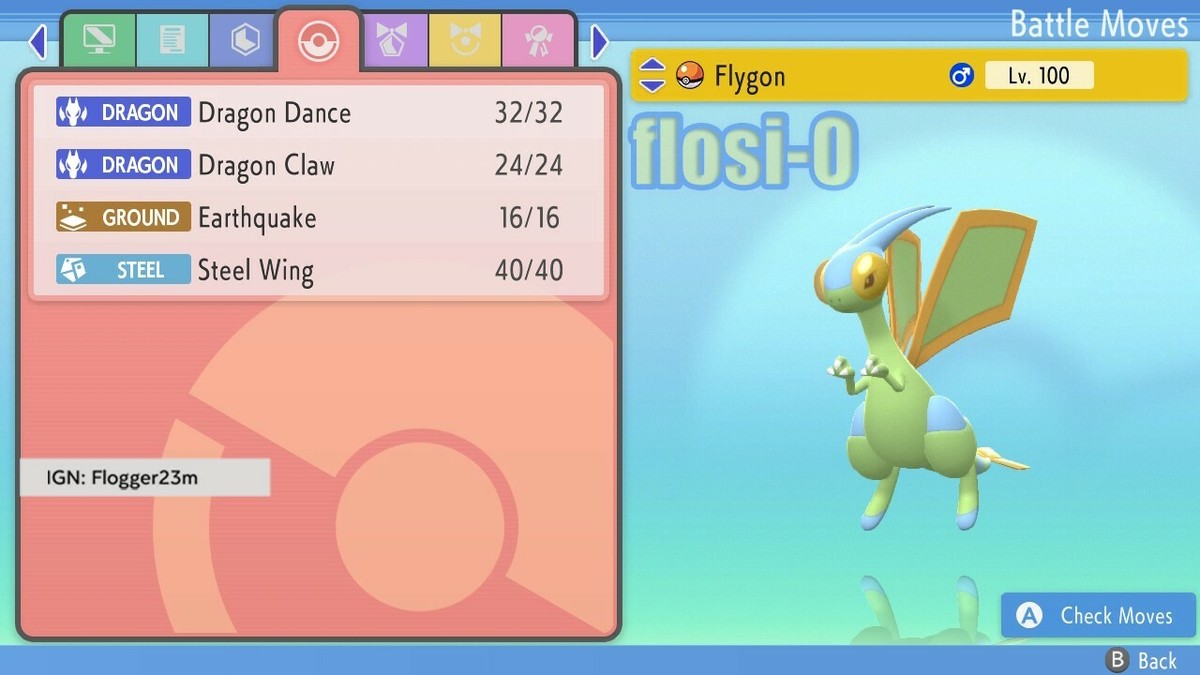1200x675 pixels.
Task: Select the Earthquake move
Action: click(318, 218)
